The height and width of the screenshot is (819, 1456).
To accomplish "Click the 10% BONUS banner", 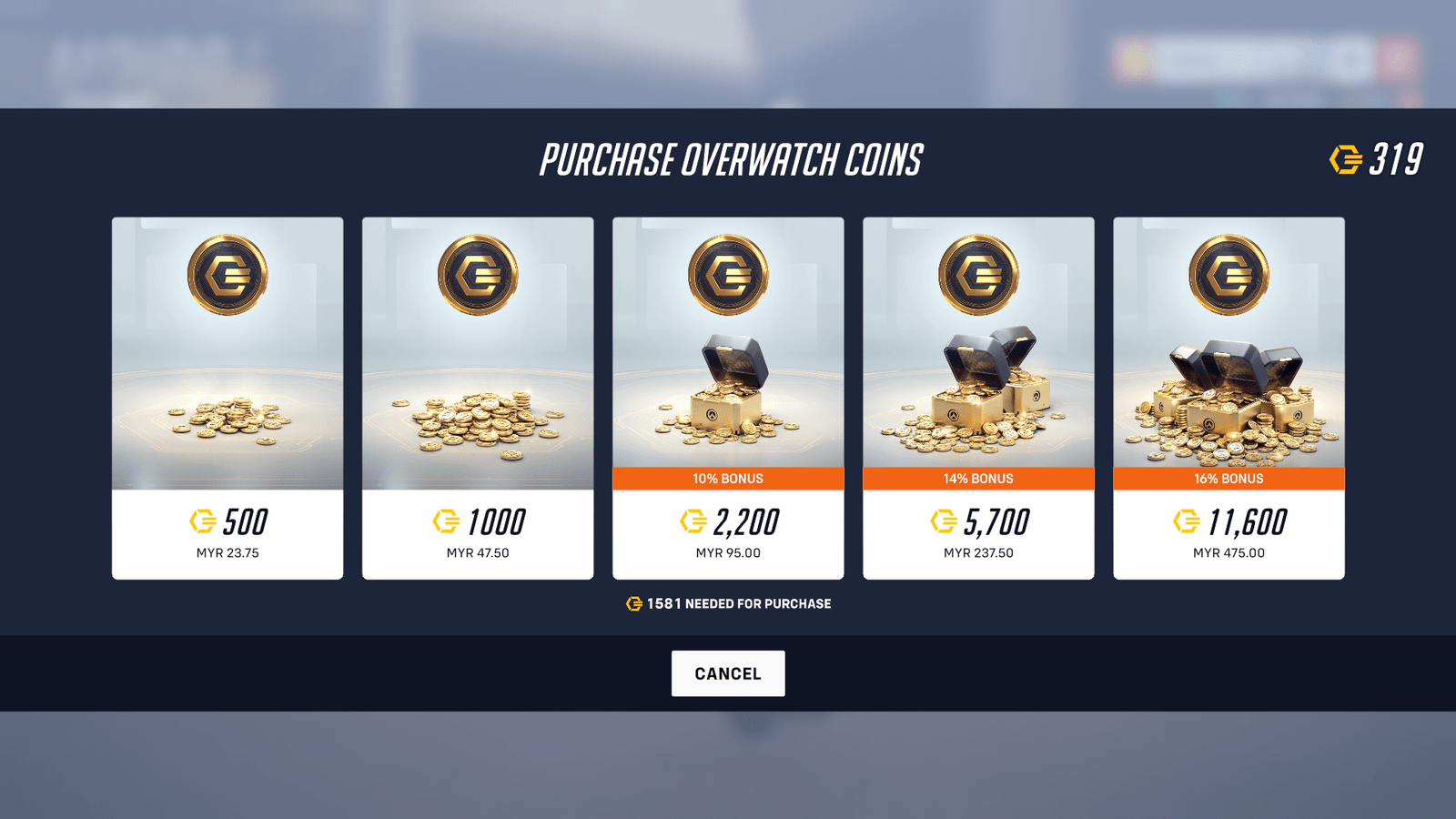I will [x=728, y=478].
